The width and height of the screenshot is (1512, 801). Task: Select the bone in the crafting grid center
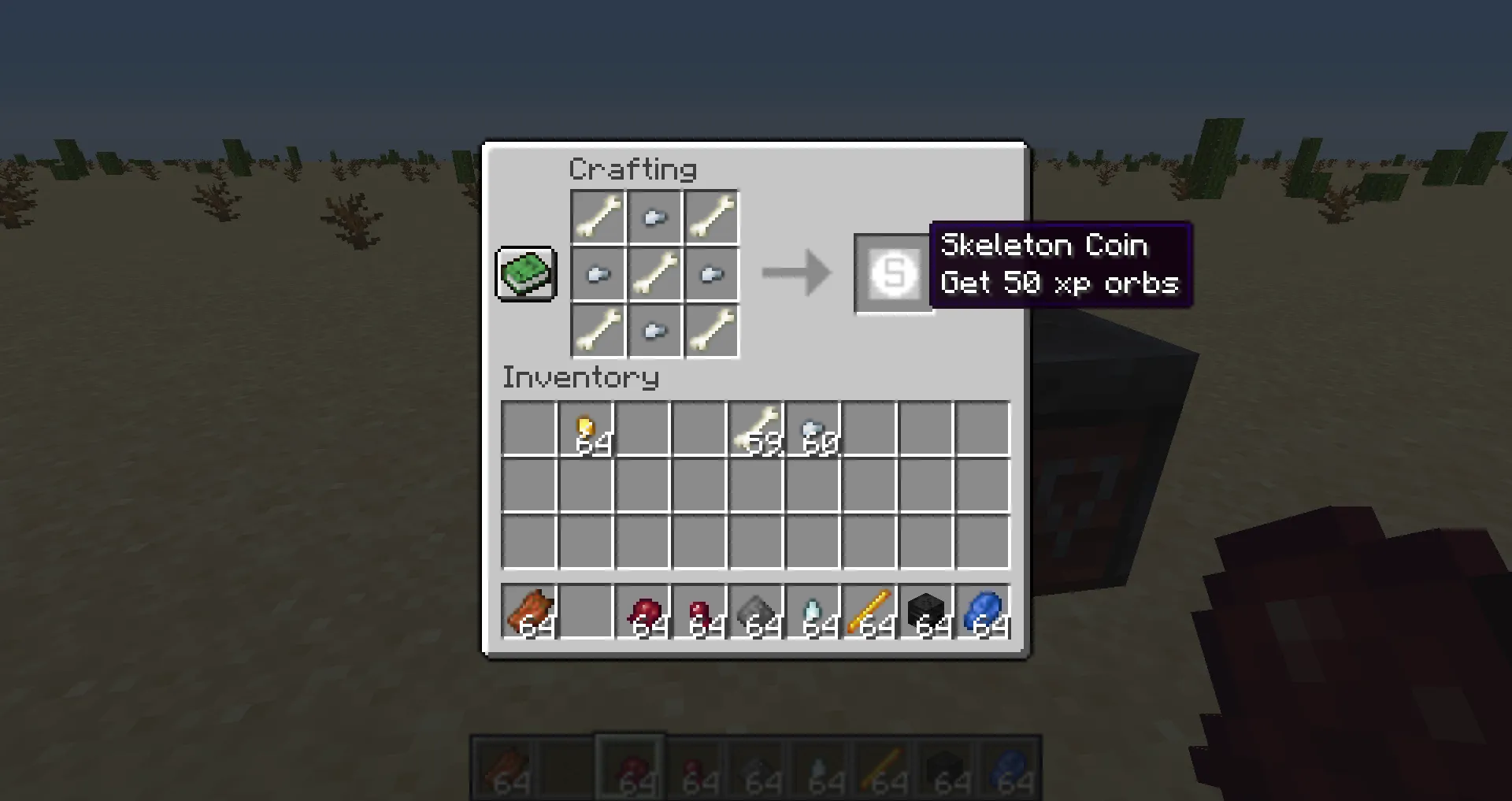pos(654,273)
